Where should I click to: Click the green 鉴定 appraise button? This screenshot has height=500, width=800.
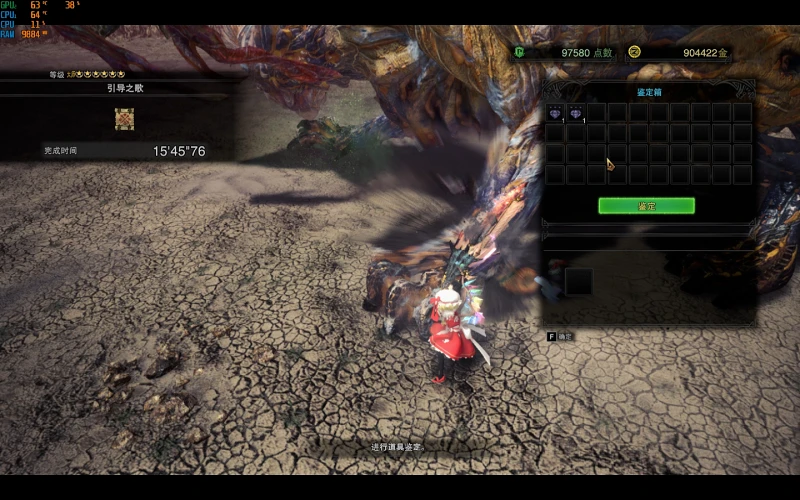coord(646,206)
